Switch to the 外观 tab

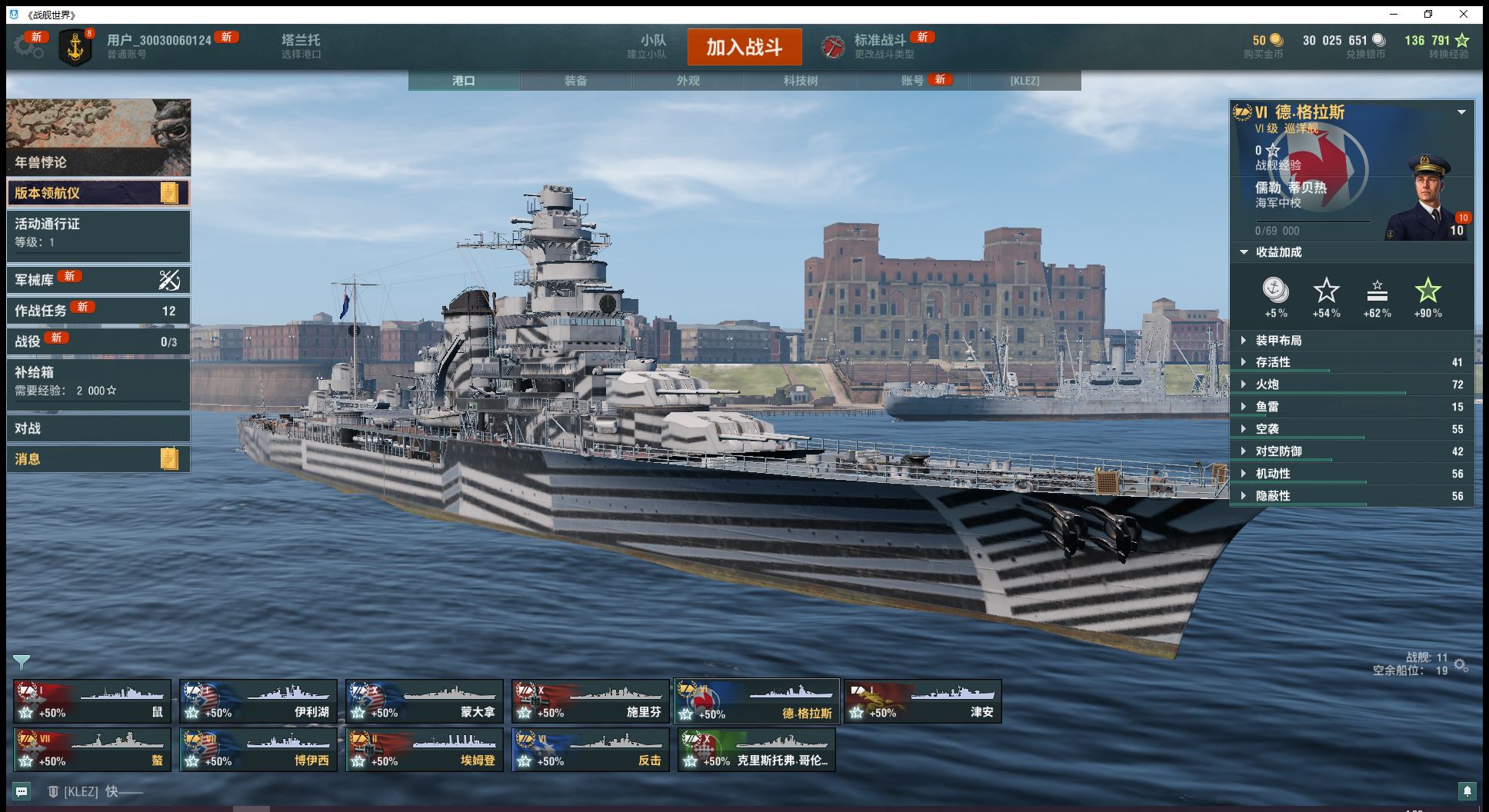(x=688, y=81)
